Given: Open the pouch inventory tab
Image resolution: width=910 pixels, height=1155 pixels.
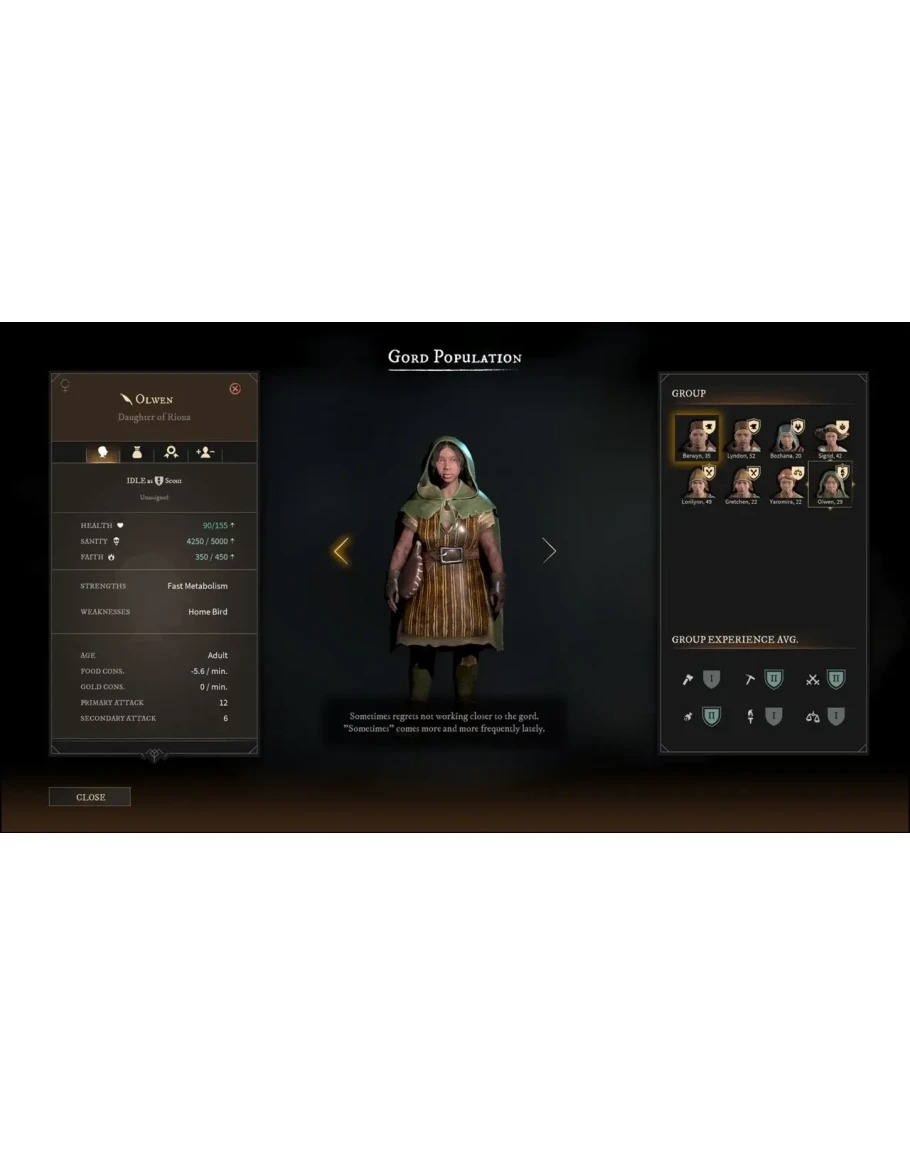Looking at the screenshot, I should (137, 453).
